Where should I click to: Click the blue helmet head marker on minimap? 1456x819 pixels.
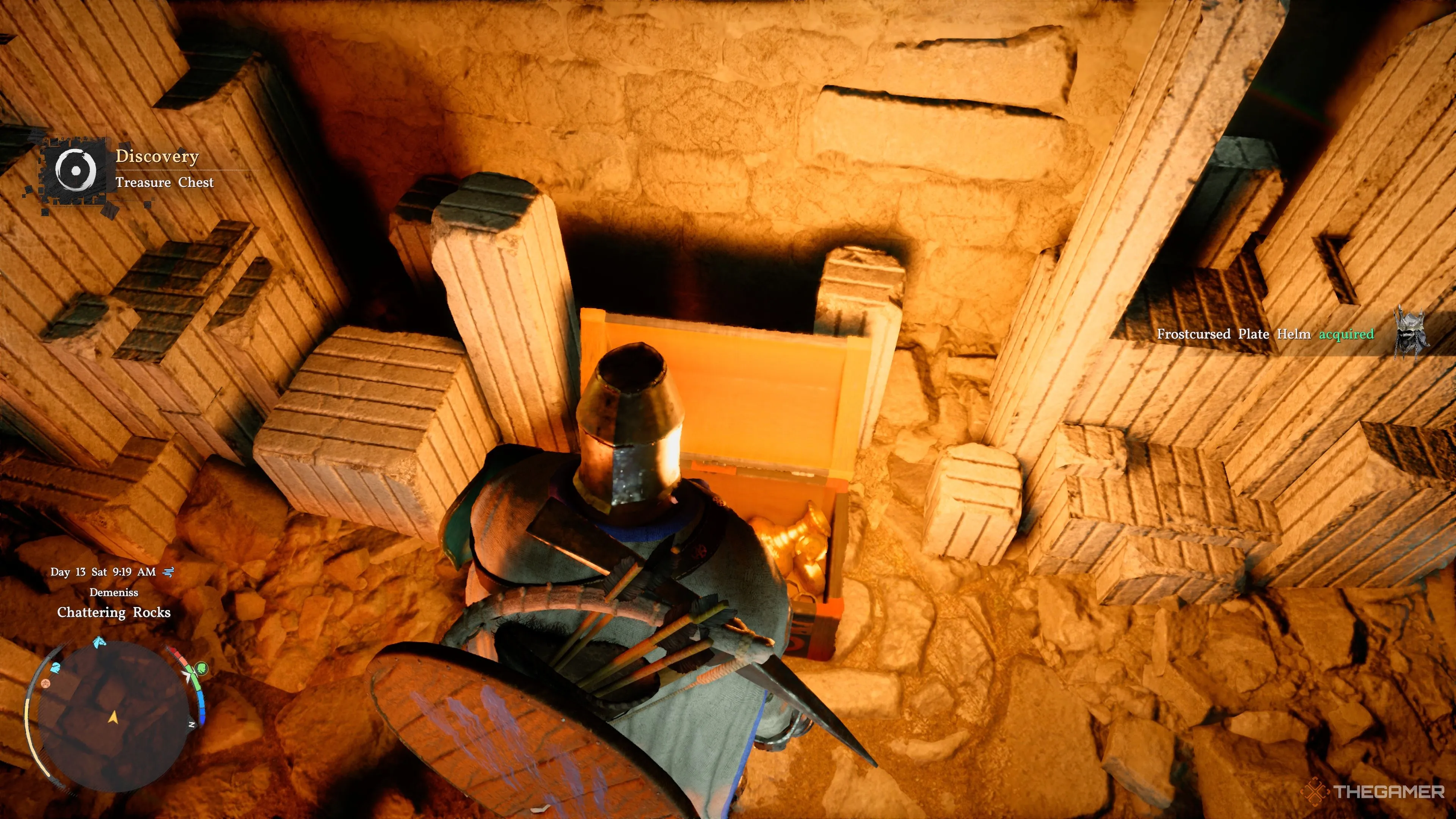[x=55, y=668]
